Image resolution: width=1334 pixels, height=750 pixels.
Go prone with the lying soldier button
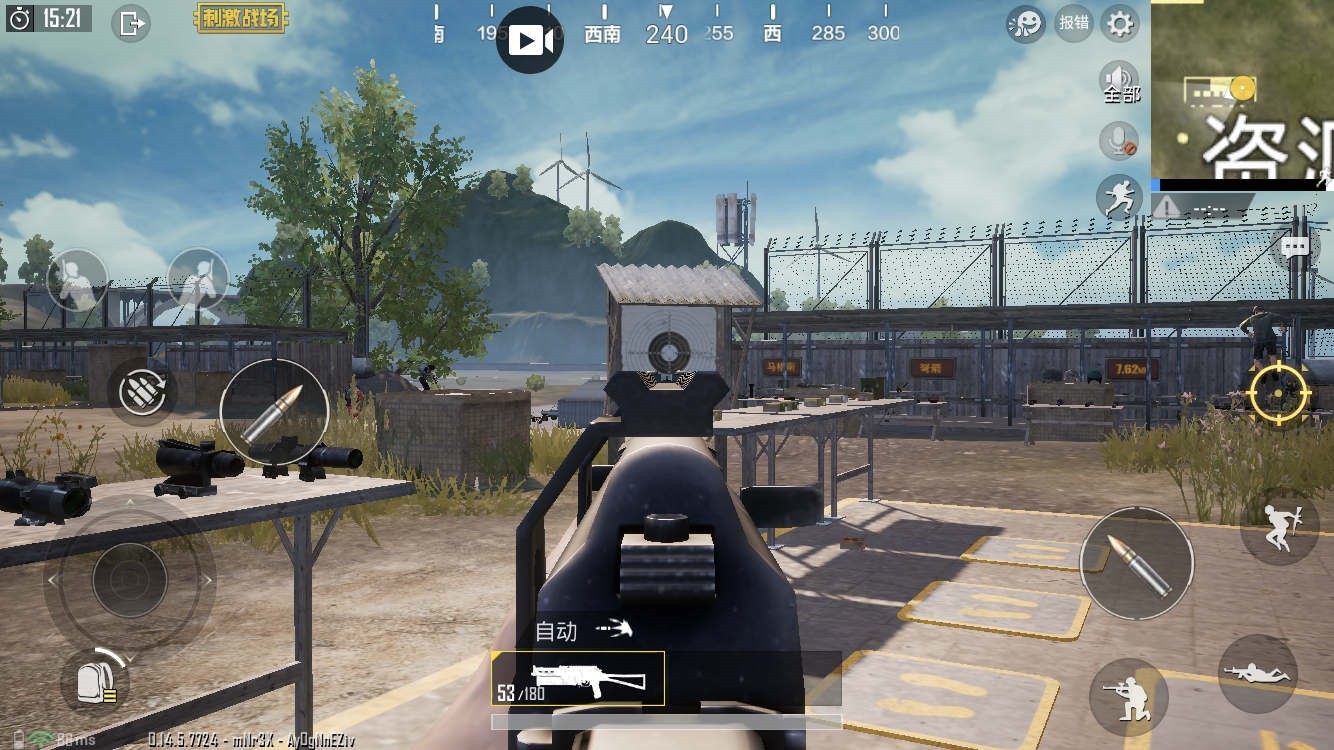[1258, 673]
